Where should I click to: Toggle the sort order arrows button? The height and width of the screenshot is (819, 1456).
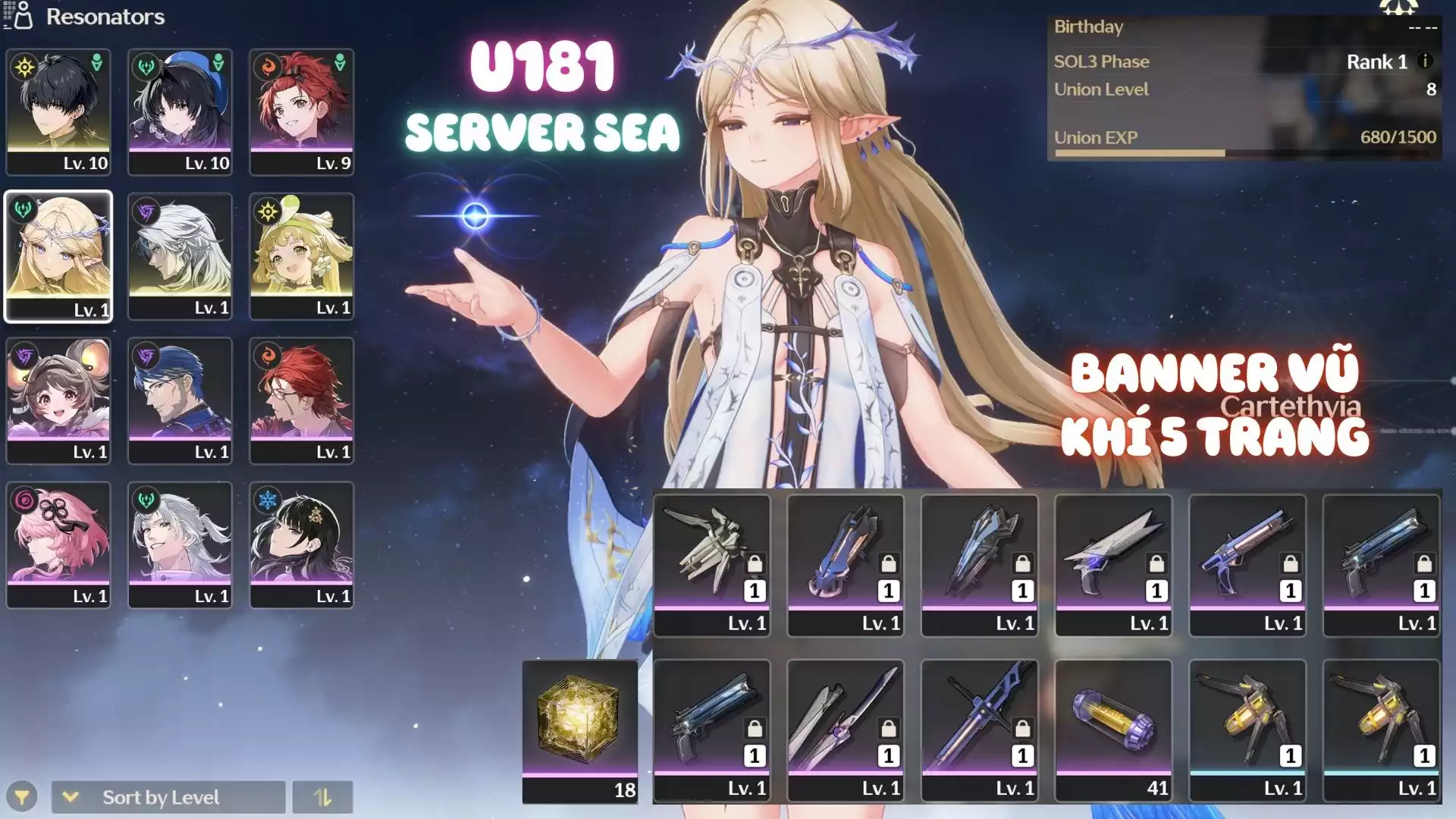click(x=322, y=797)
